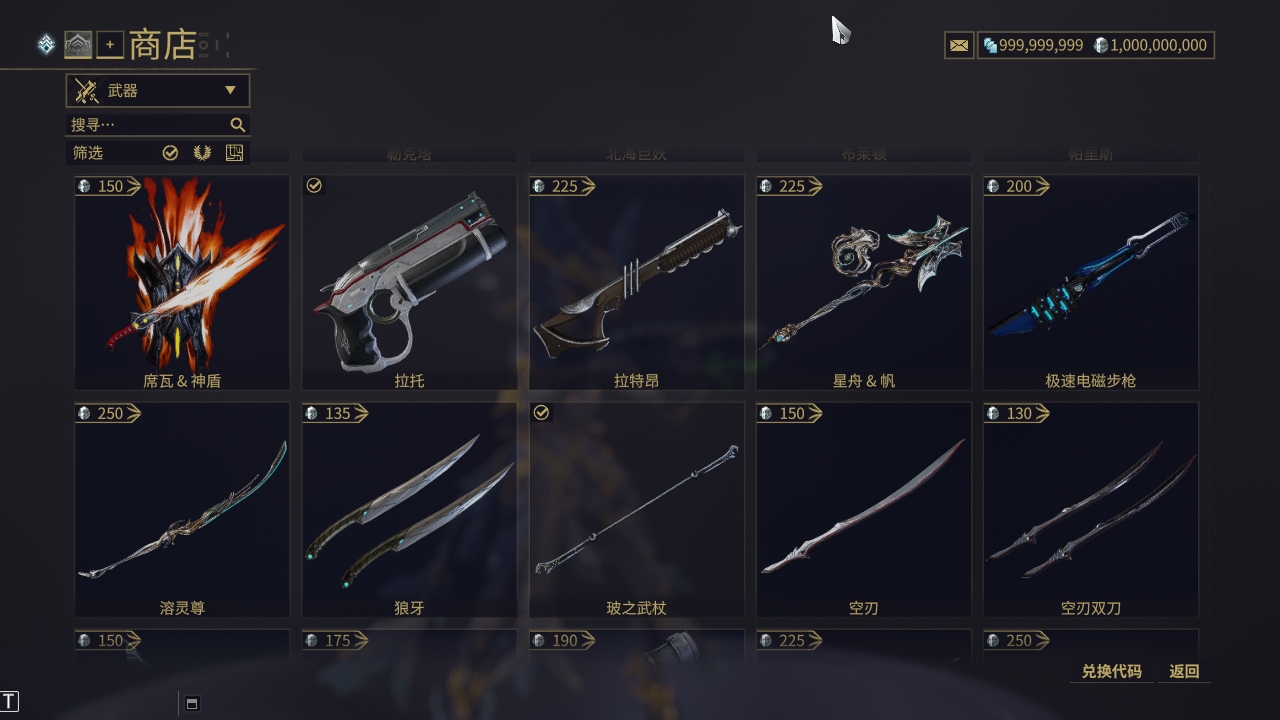Open the 玻之武杖 staff tile
Viewport: 1280px width, 720px height.
(636, 509)
